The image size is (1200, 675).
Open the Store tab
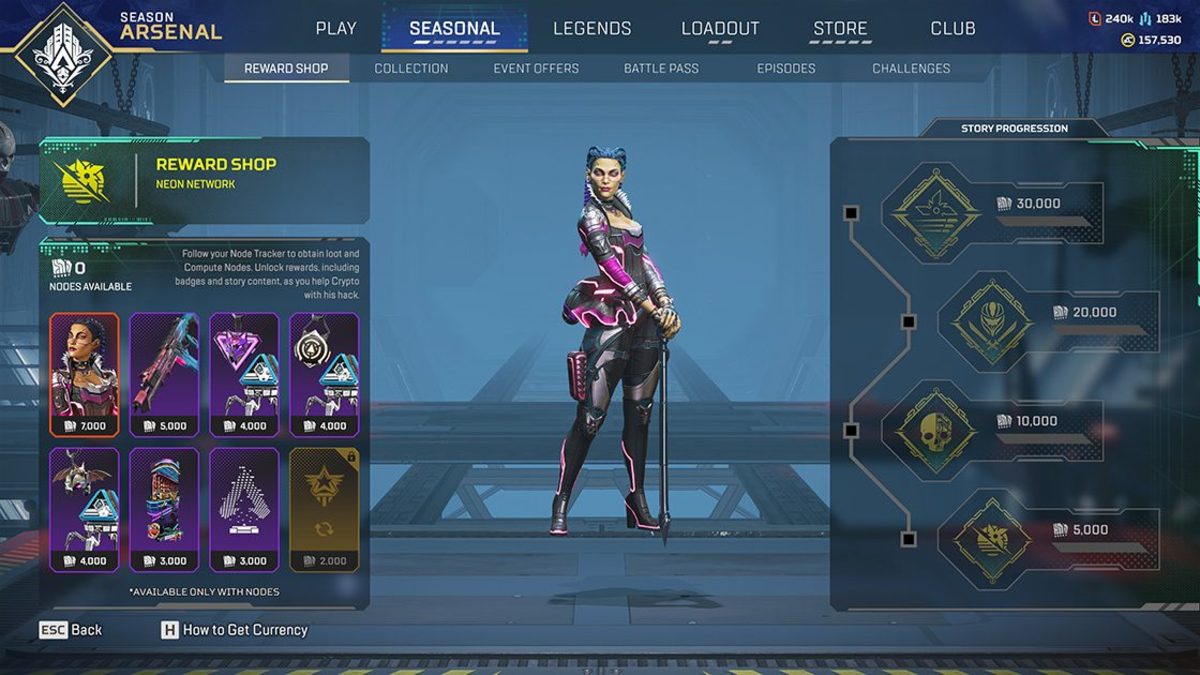pyautogui.click(x=840, y=28)
